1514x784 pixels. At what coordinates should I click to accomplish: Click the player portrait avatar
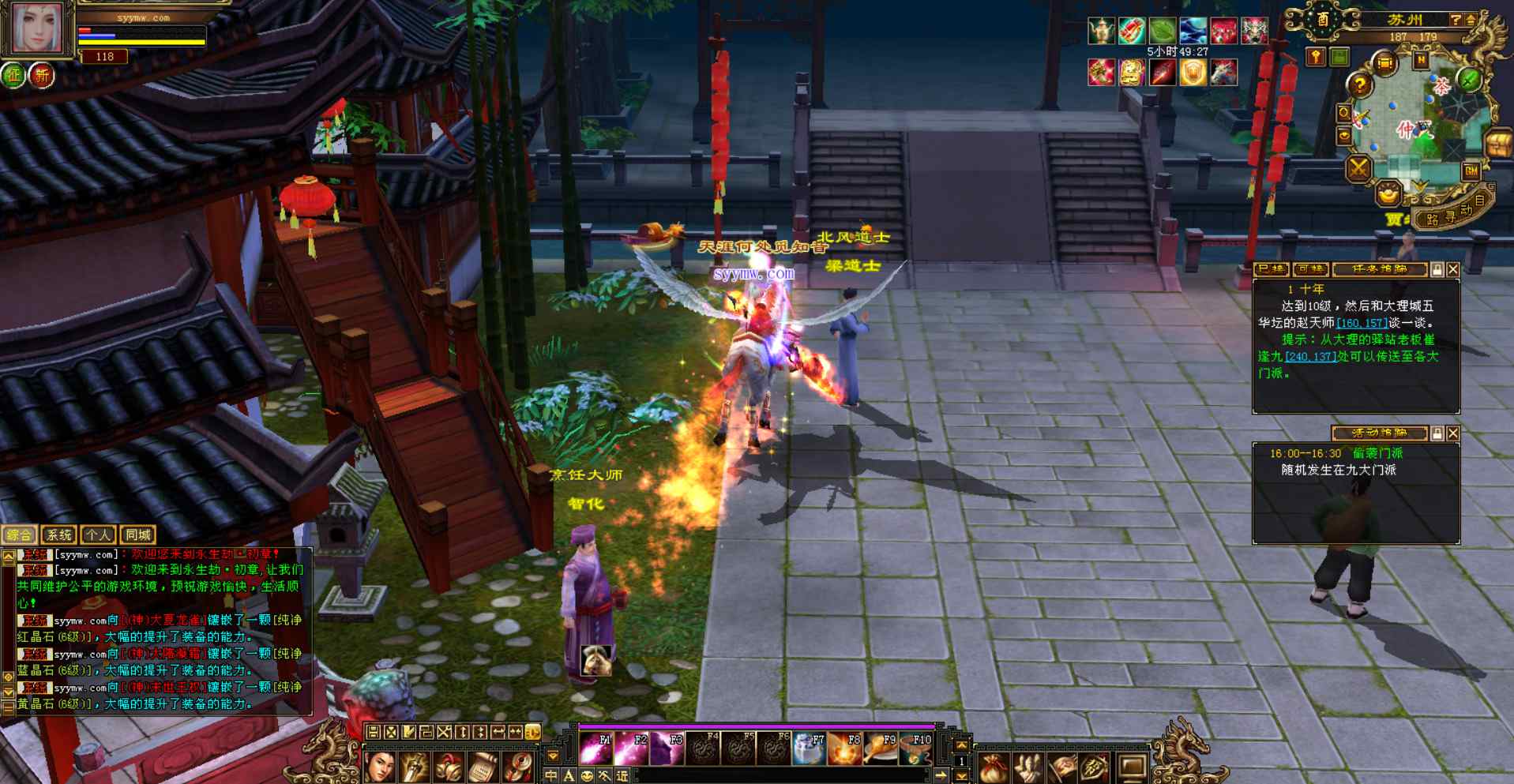(x=36, y=28)
